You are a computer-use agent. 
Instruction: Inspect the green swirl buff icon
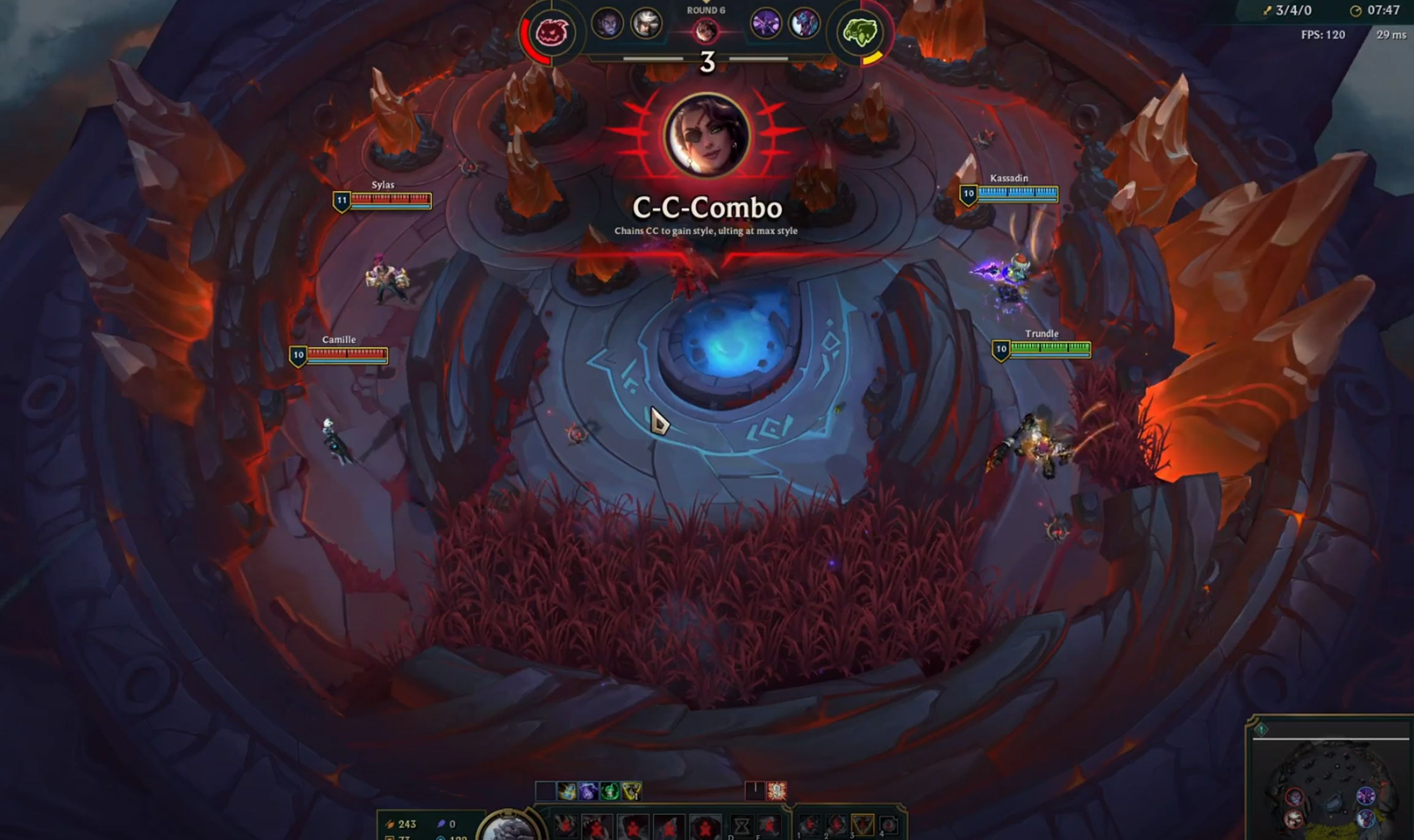click(610, 791)
